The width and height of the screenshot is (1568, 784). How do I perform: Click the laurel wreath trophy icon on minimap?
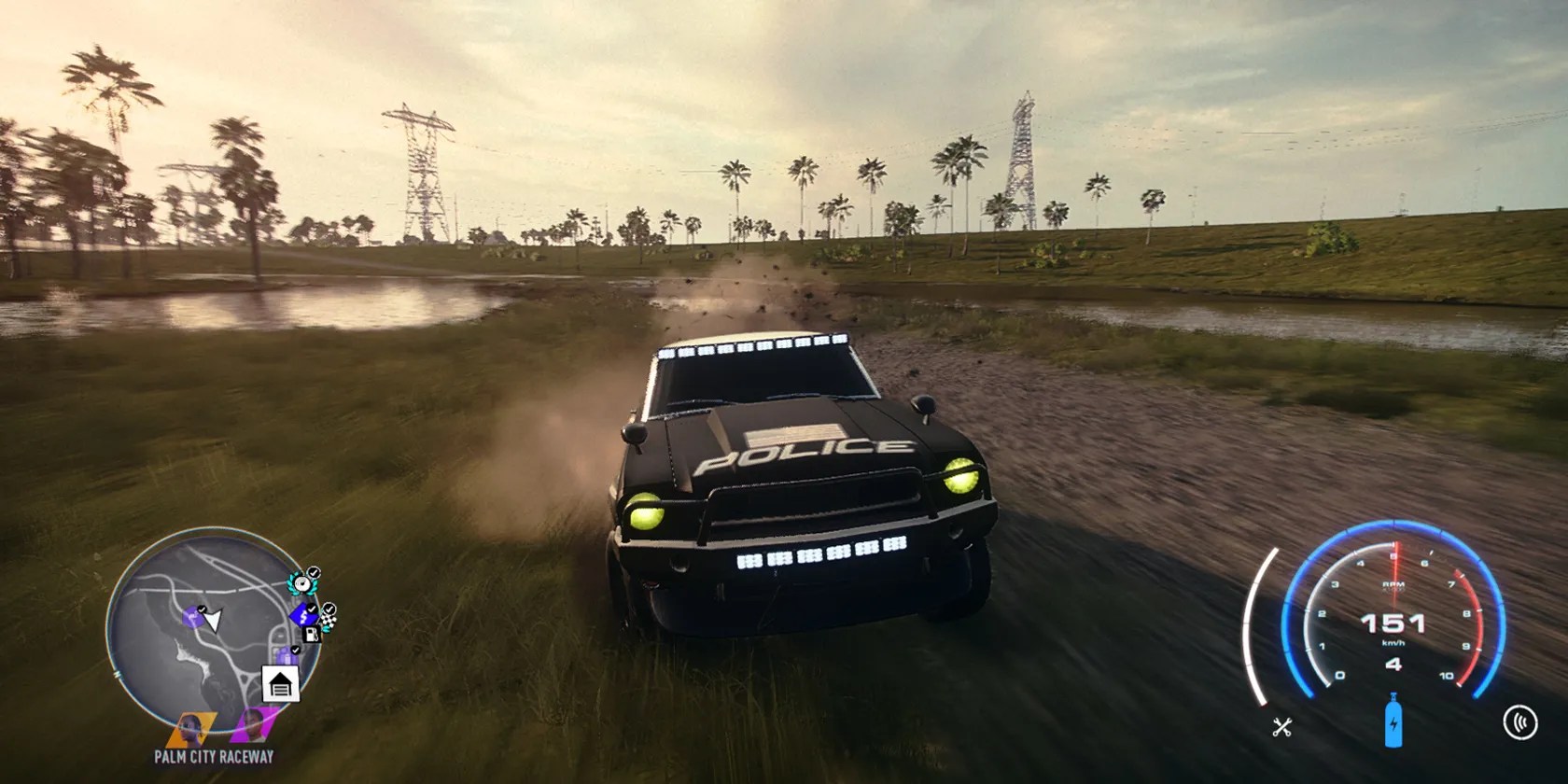click(x=301, y=583)
